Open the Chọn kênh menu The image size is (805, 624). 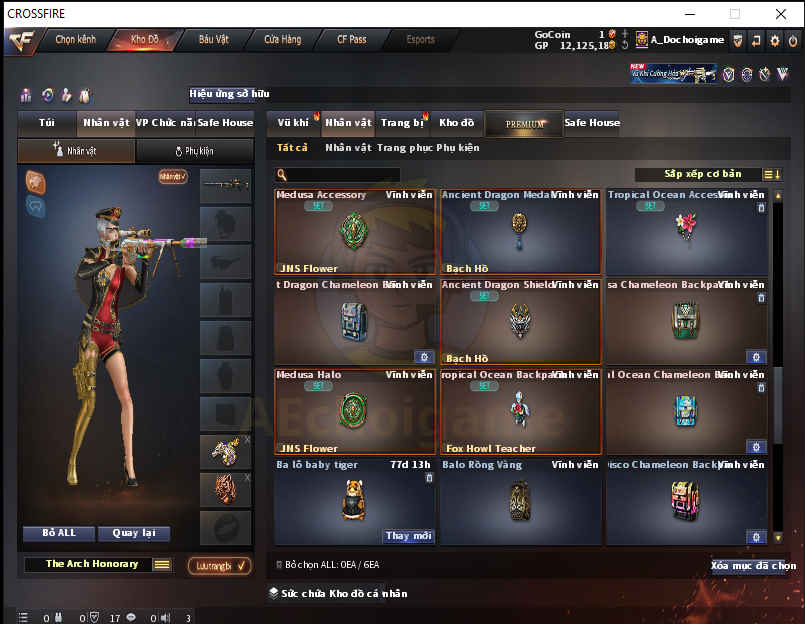tap(76, 40)
